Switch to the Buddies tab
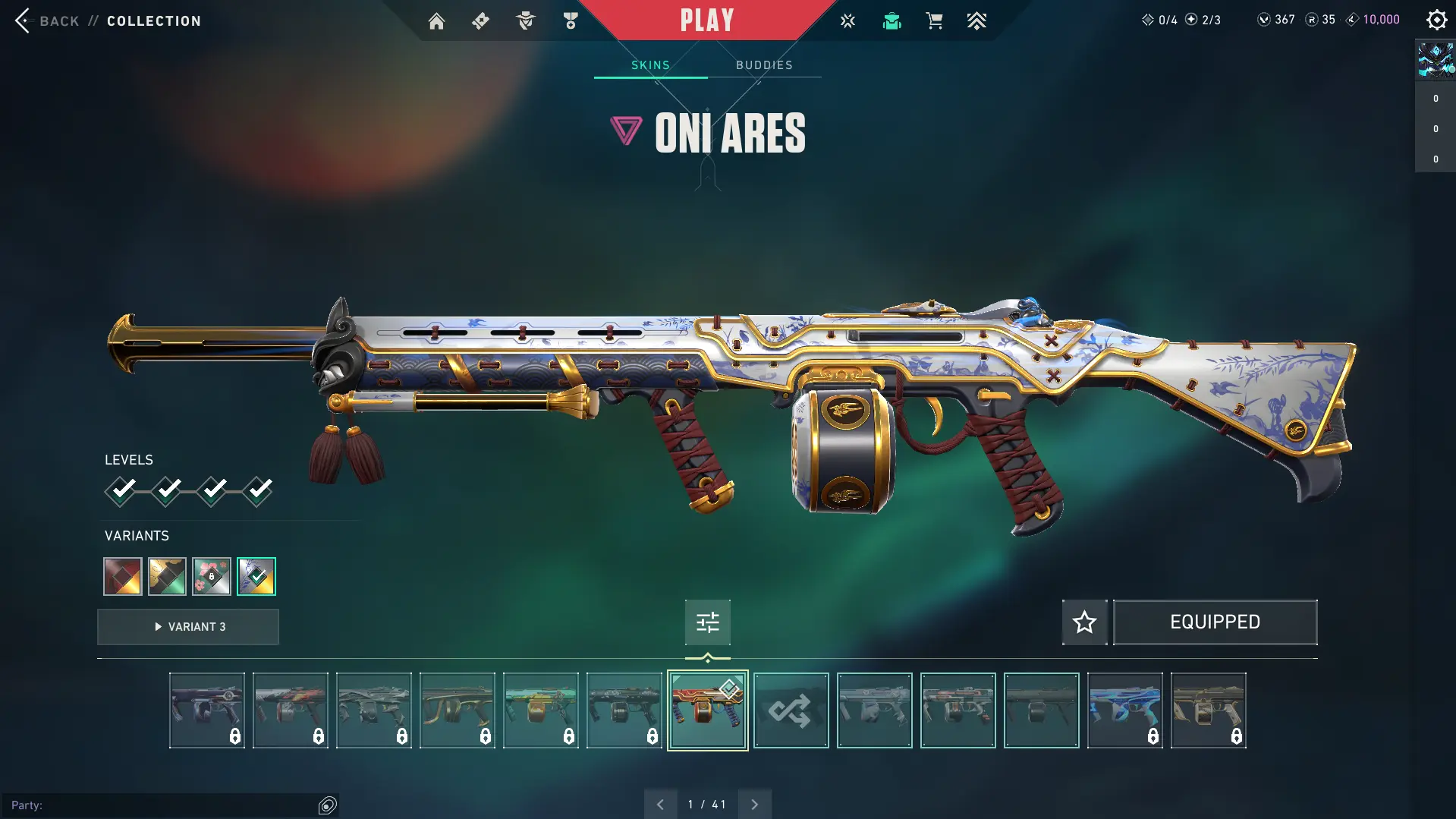This screenshot has width=1456, height=819. (x=764, y=65)
